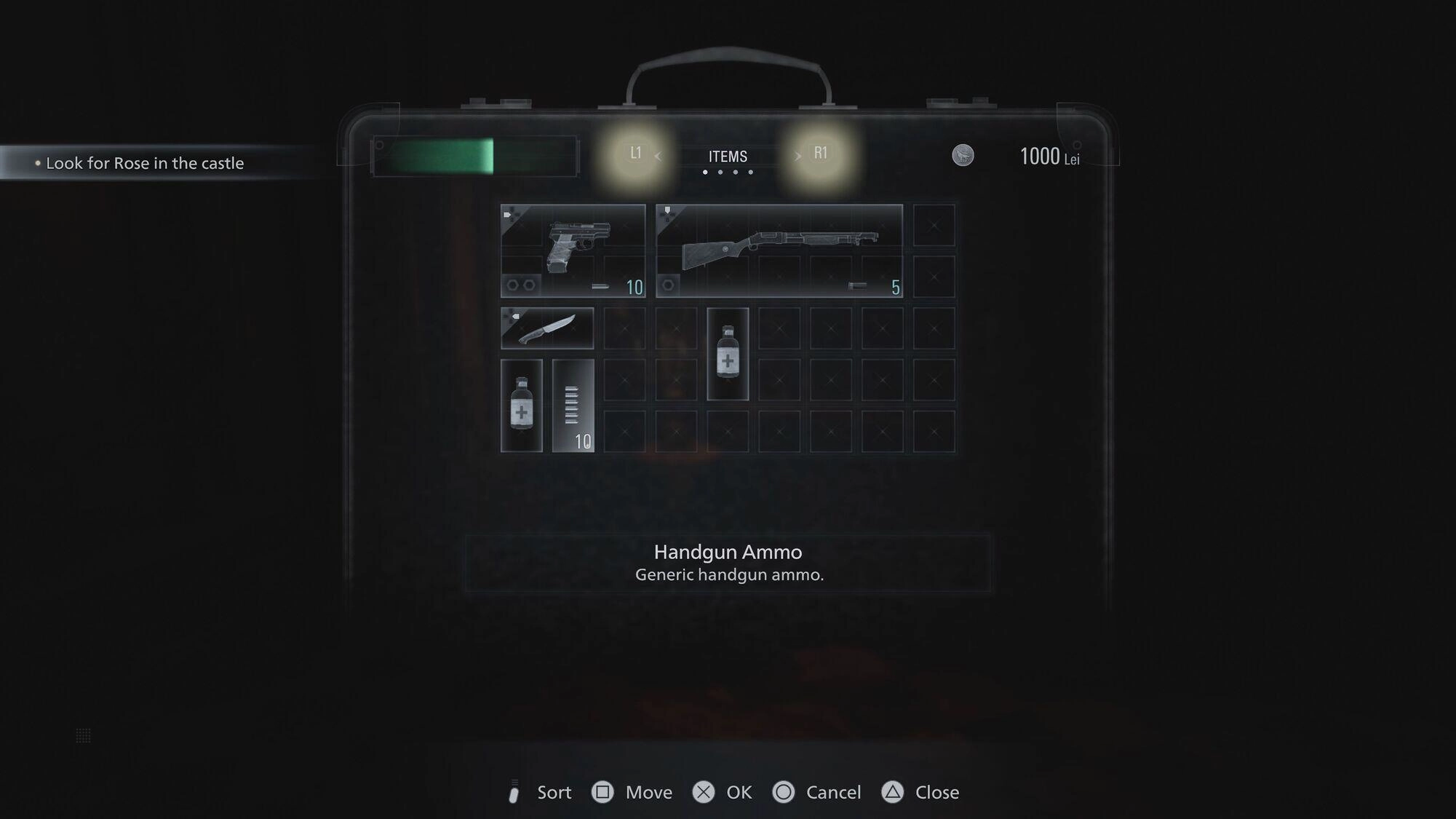Click the Lei coin currency icon
Image resolution: width=1456 pixels, height=819 pixels.
[x=962, y=155]
